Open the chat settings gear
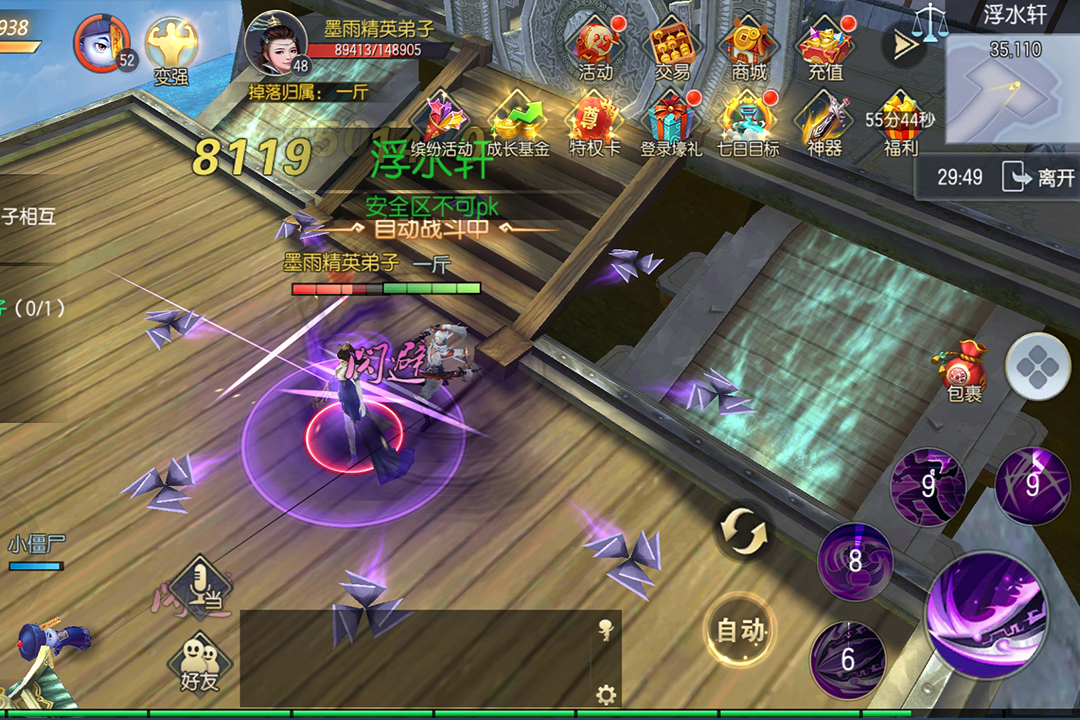 point(605,694)
